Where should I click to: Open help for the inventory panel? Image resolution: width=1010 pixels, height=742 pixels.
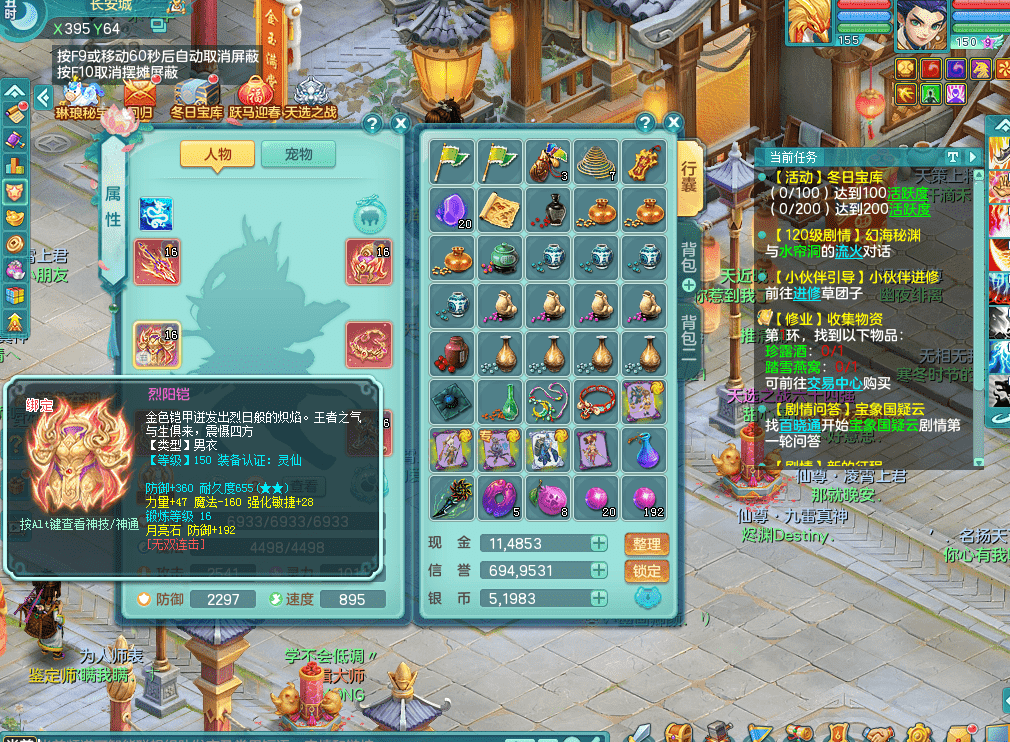point(645,123)
